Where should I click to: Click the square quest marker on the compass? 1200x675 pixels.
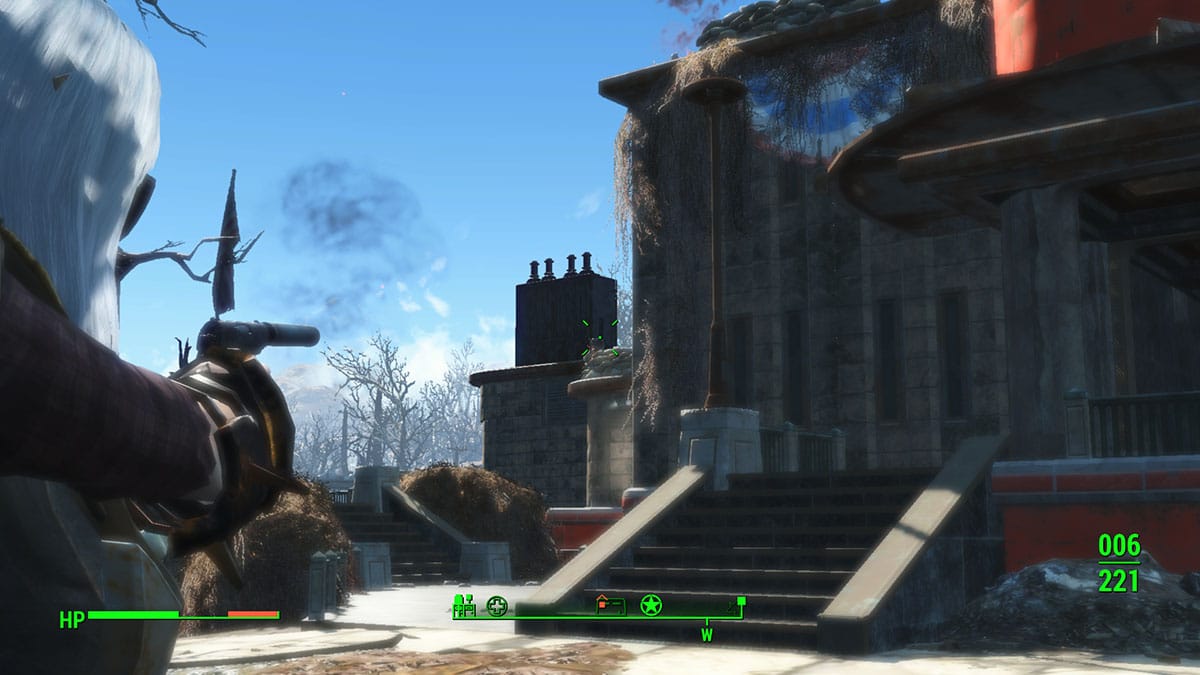tap(741, 601)
